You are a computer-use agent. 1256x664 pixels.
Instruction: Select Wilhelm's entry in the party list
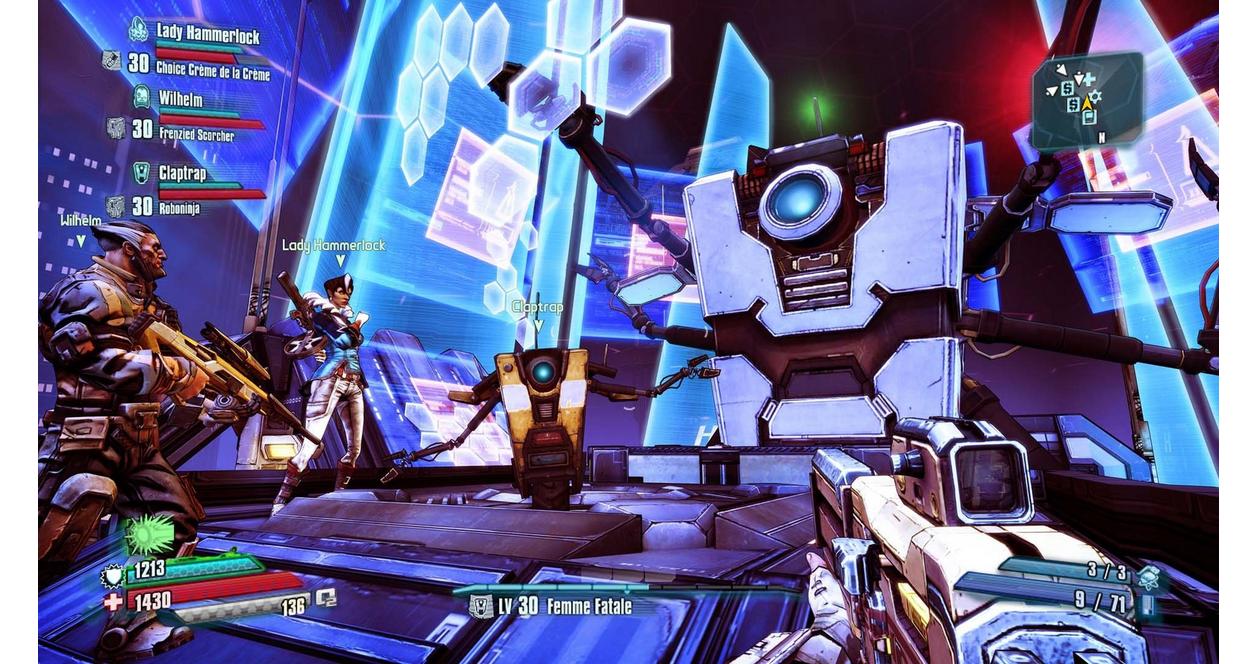pos(180,99)
